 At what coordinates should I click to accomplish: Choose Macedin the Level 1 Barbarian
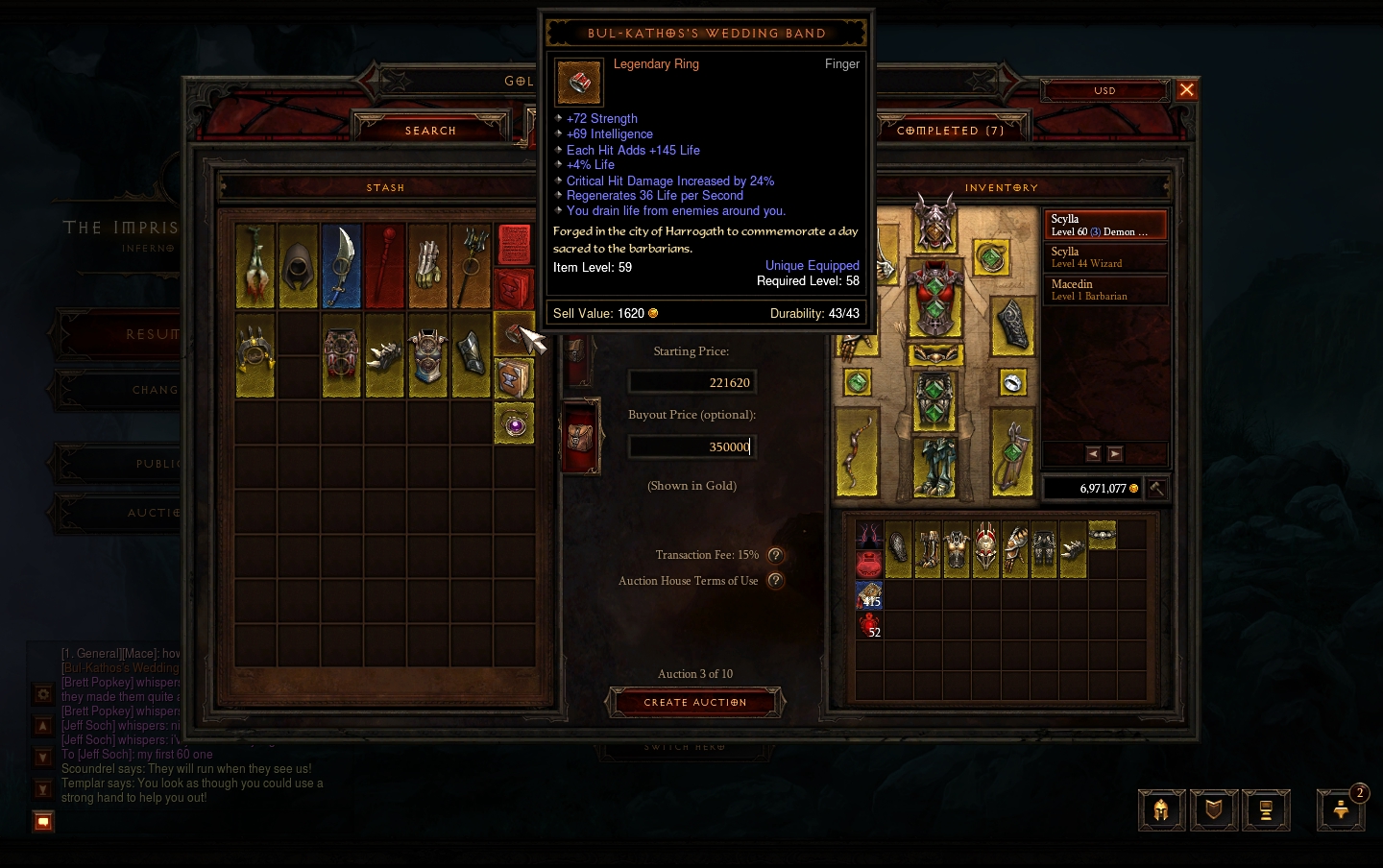coord(1104,290)
